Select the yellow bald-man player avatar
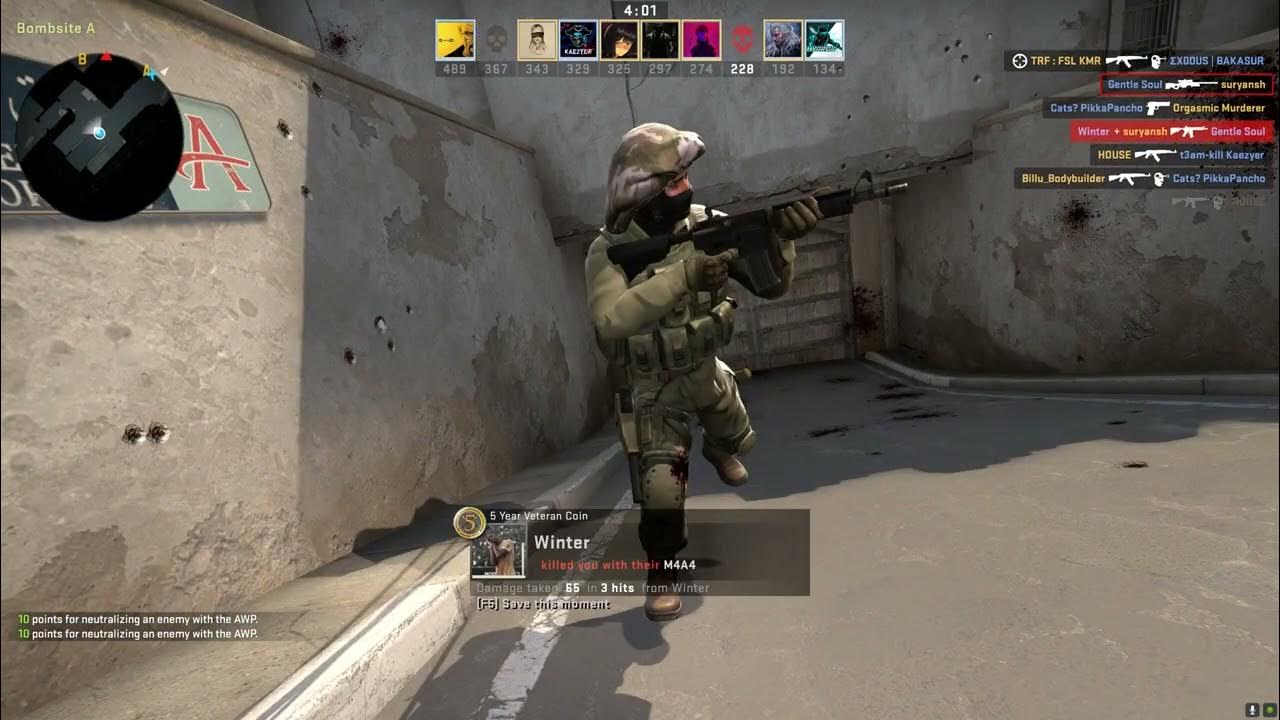Image resolution: width=1280 pixels, height=720 pixels. coord(455,40)
